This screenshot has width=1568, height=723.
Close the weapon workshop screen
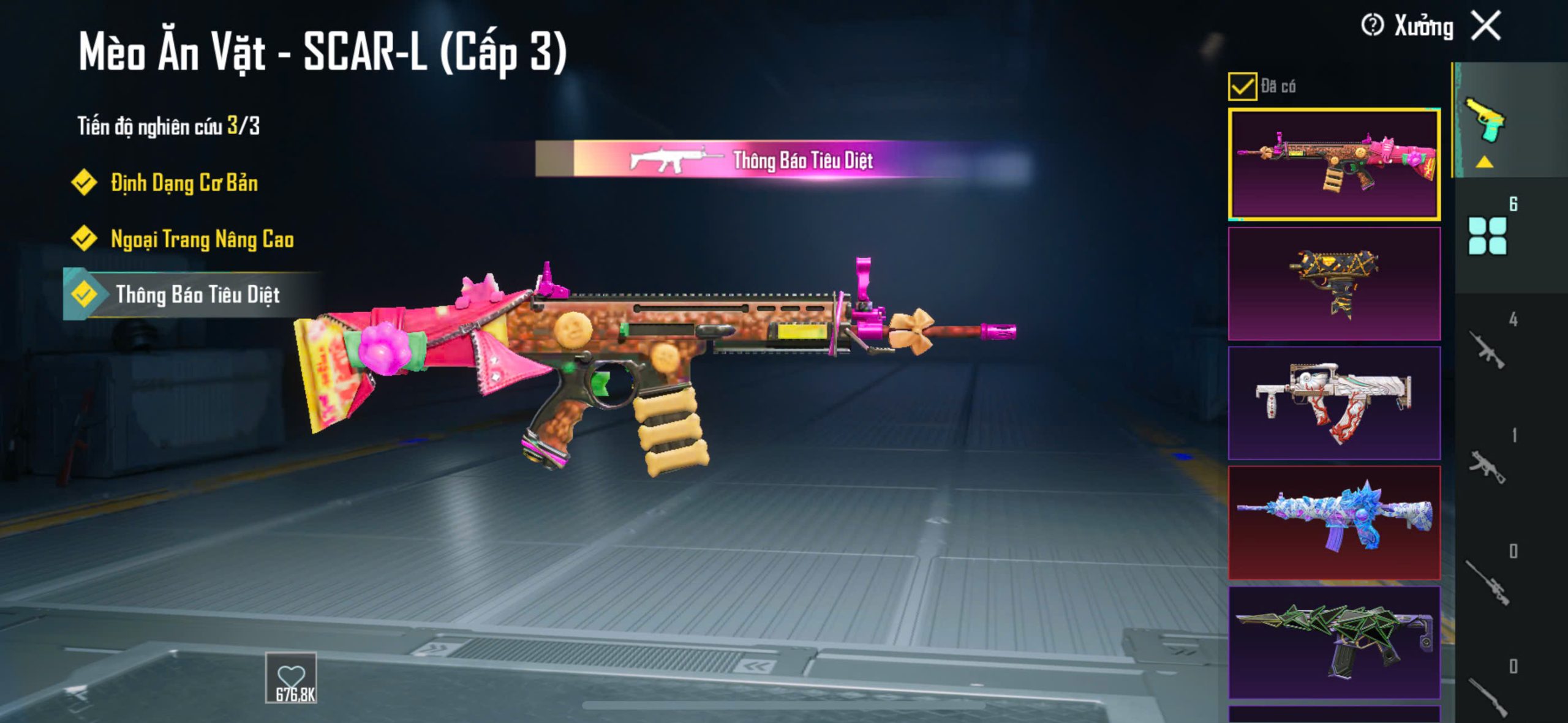(1486, 26)
